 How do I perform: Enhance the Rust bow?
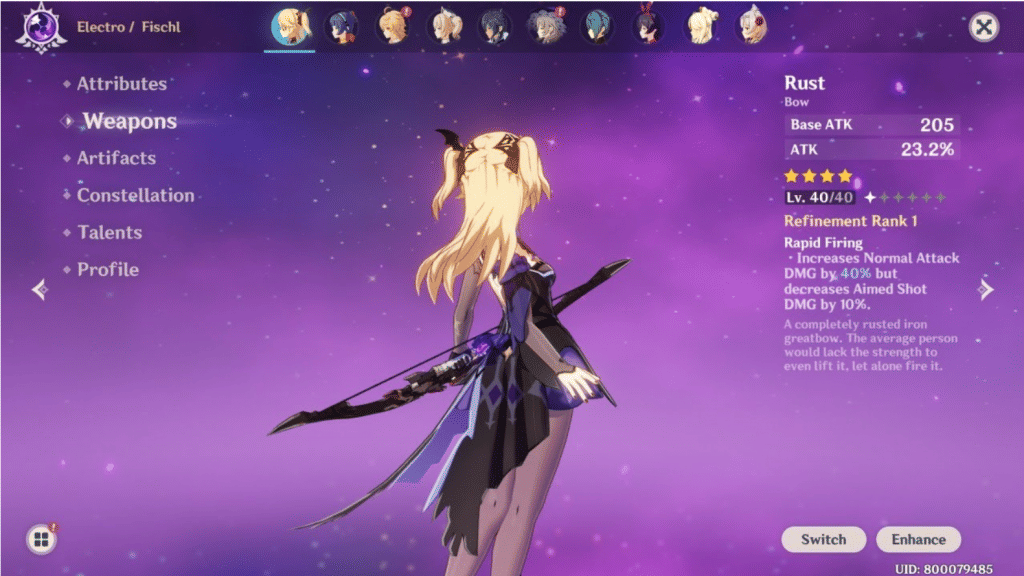point(918,539)
